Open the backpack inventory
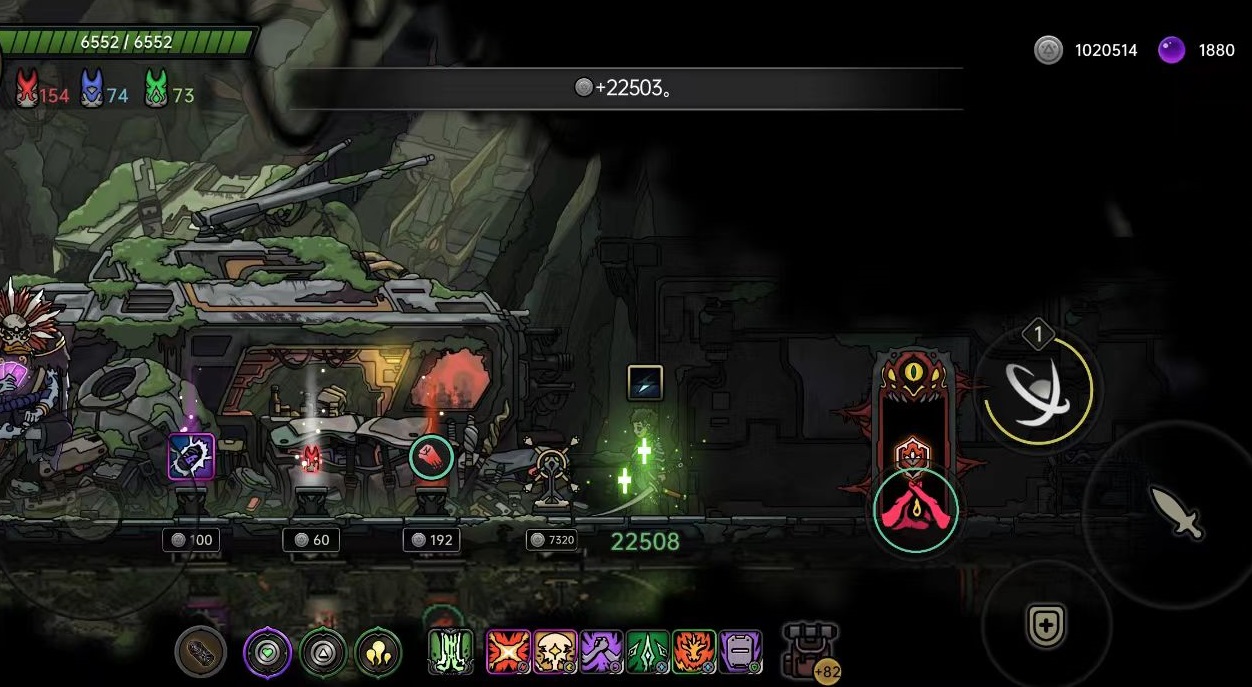The height and width of the screenshot is (687, 1252). 810,649
